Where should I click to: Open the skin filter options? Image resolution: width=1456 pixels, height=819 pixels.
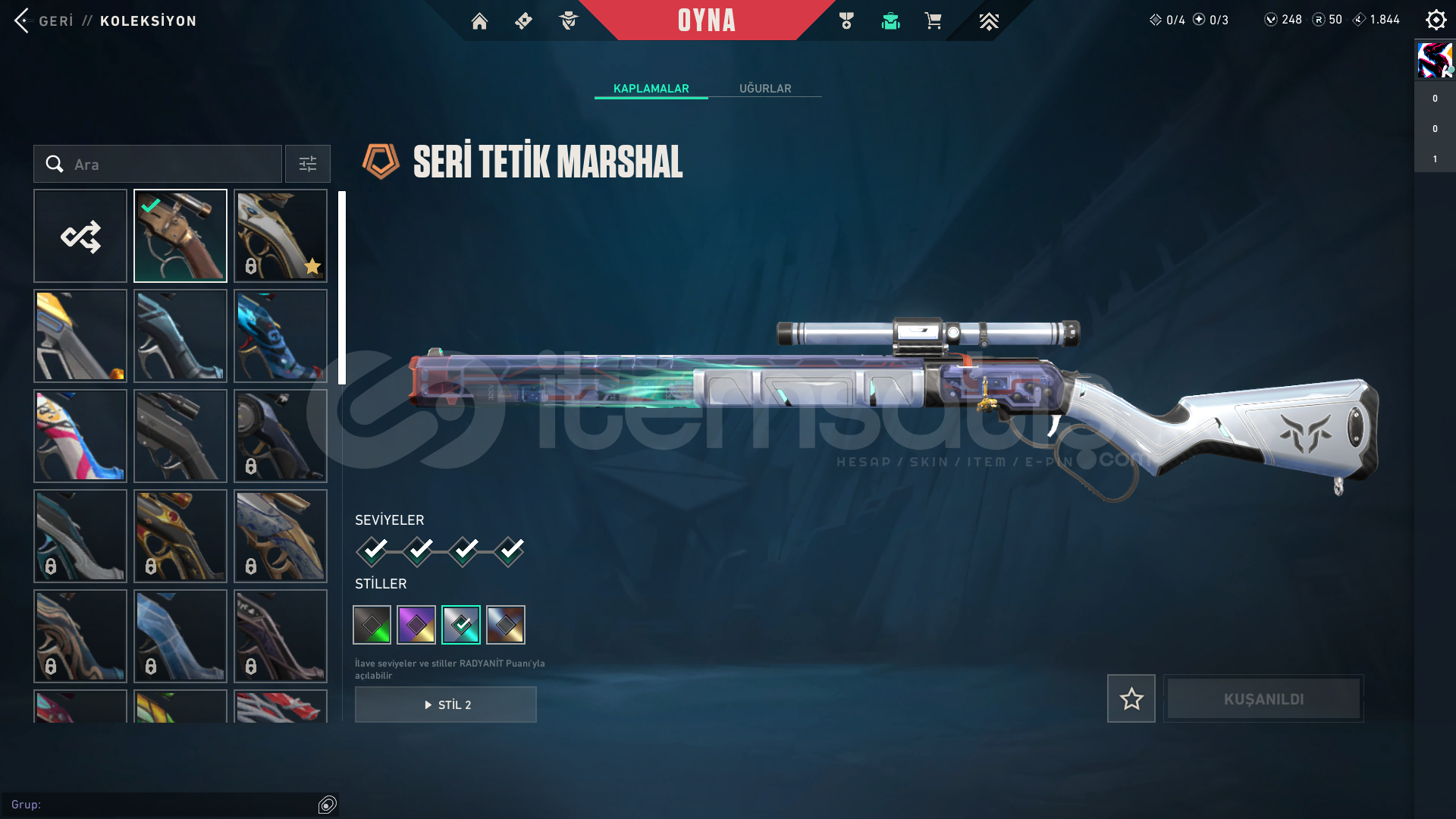[x=308, y=164]
